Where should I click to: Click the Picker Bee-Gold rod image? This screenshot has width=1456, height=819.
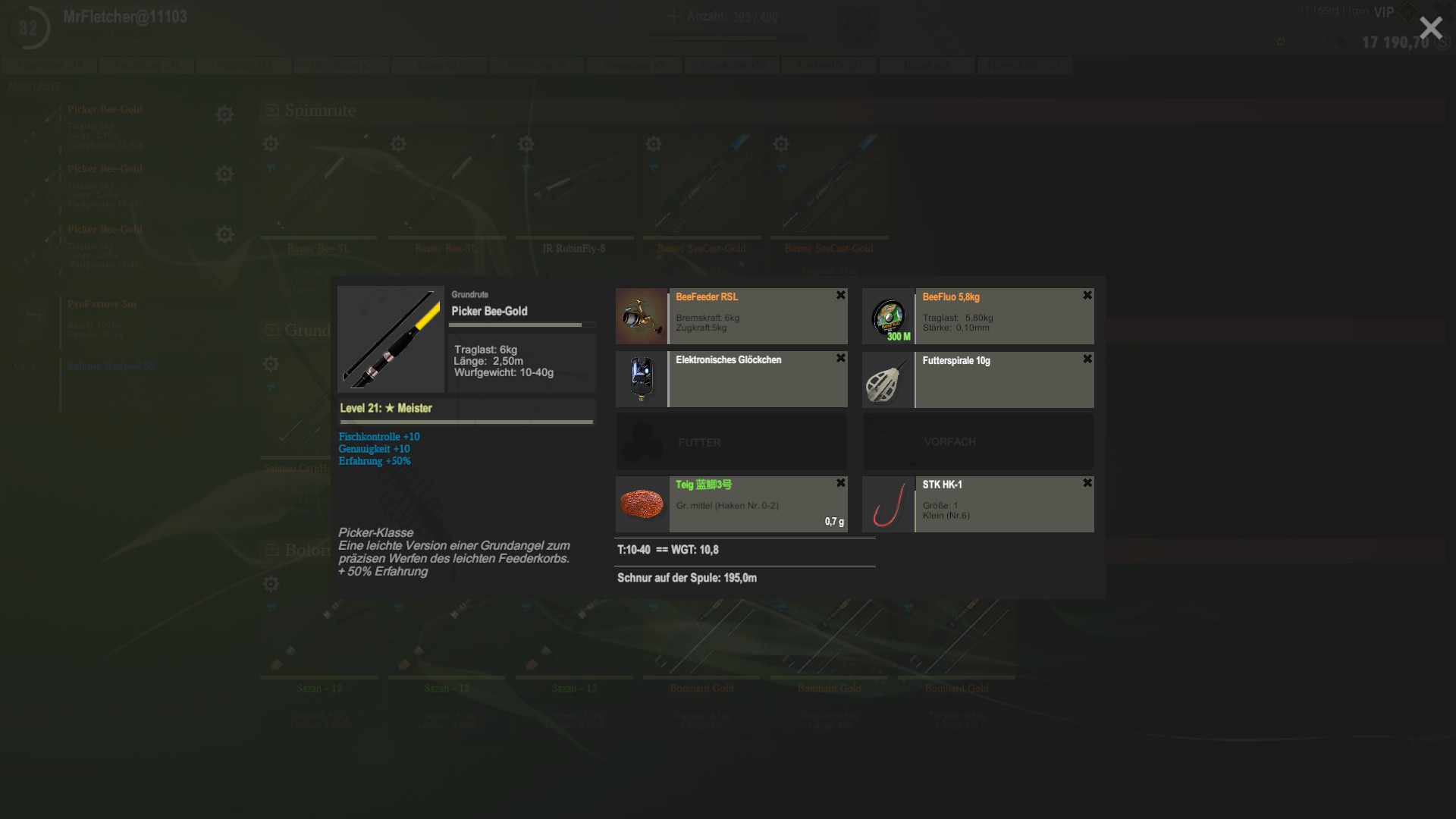coord(391,339)
